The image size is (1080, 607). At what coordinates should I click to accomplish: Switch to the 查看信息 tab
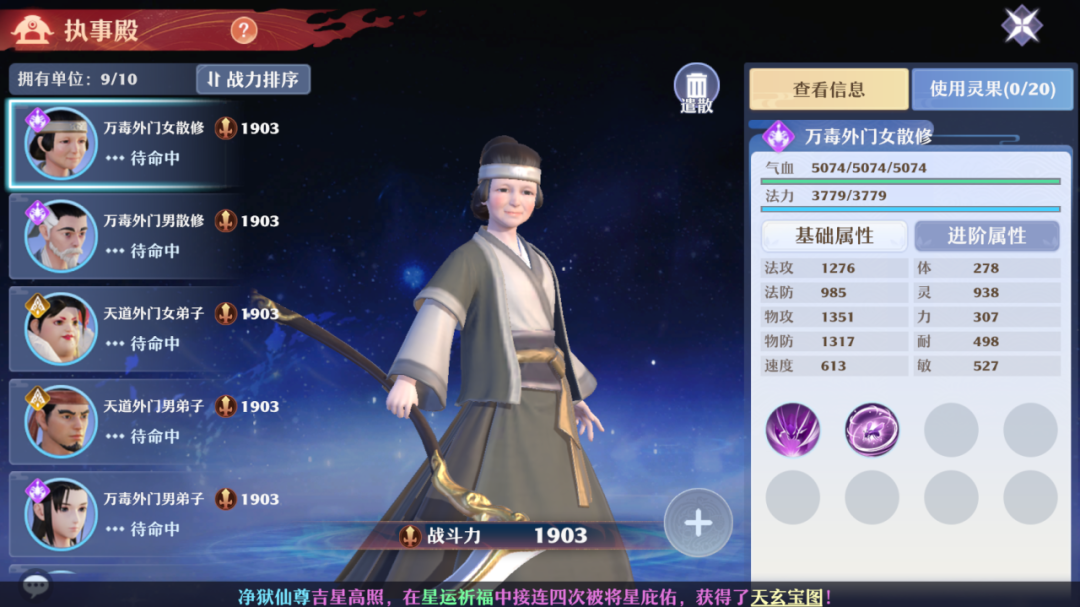coord(828,89)
